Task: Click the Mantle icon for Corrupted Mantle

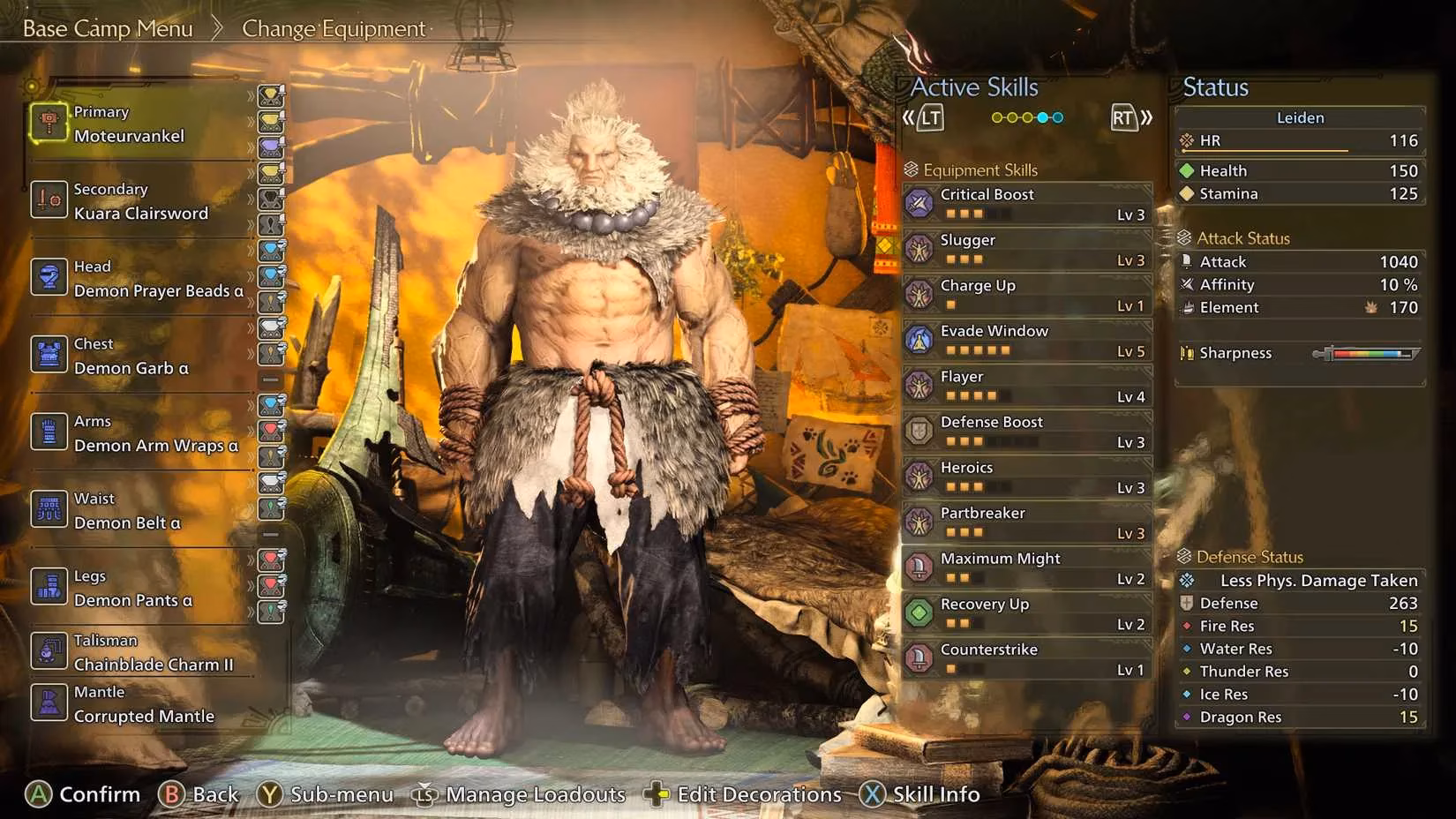Action: tap(49, 703)
